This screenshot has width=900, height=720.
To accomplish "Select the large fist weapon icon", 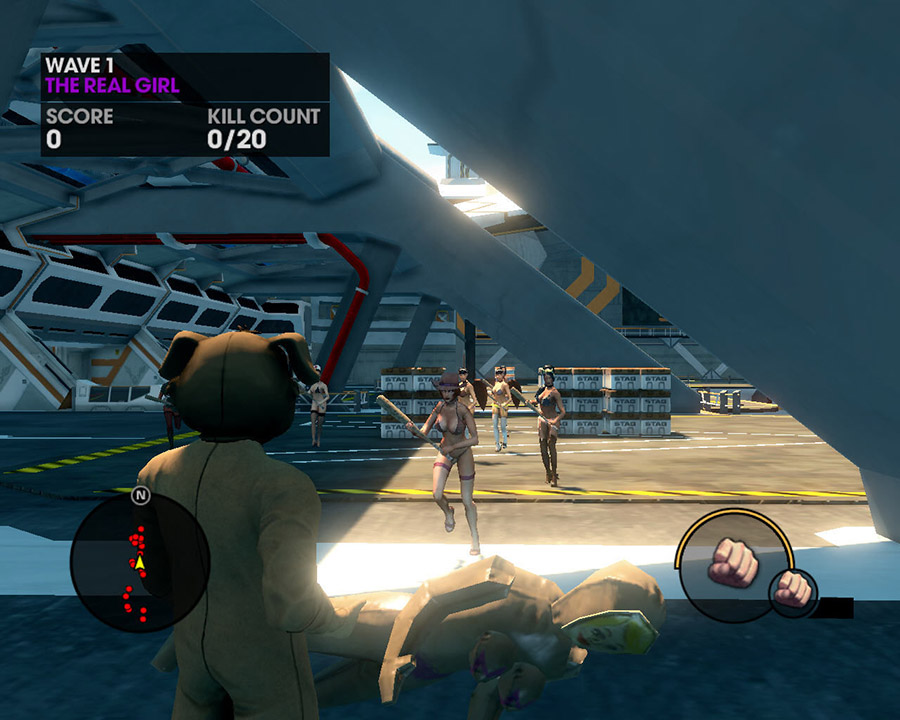I will 735,564.
